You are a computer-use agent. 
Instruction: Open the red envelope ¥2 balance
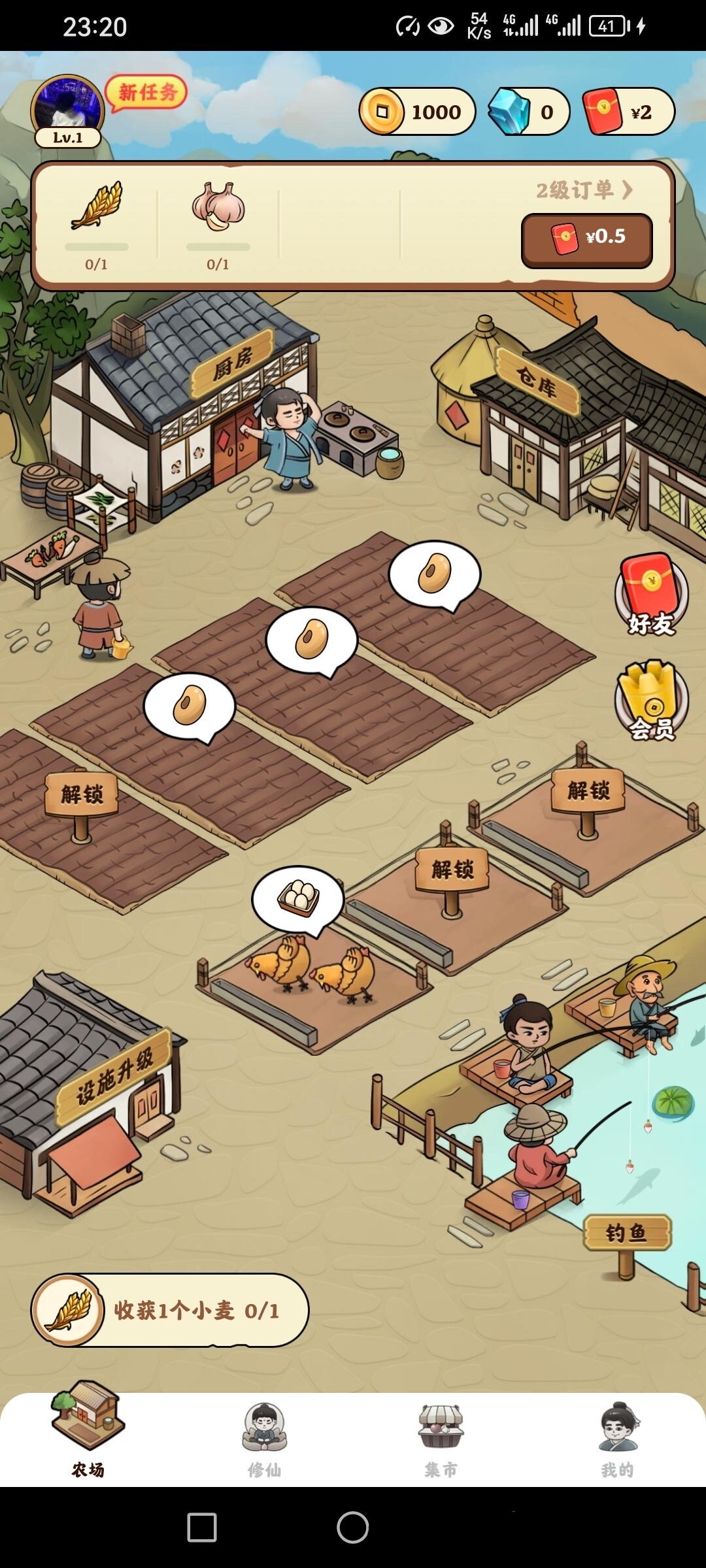pos(628,112)
